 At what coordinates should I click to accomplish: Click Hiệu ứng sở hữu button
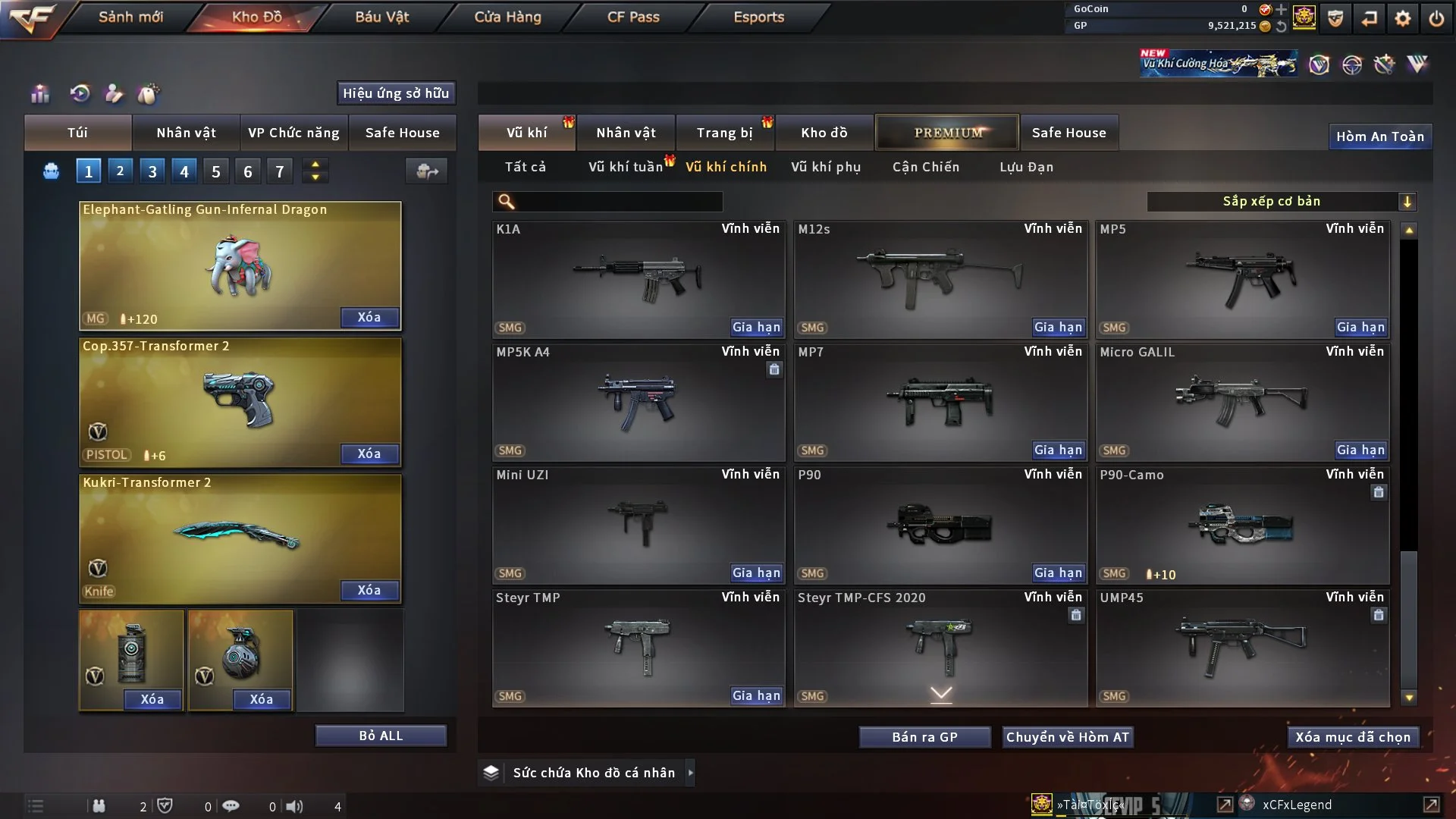pyautogui.click(x=396, y=93)
